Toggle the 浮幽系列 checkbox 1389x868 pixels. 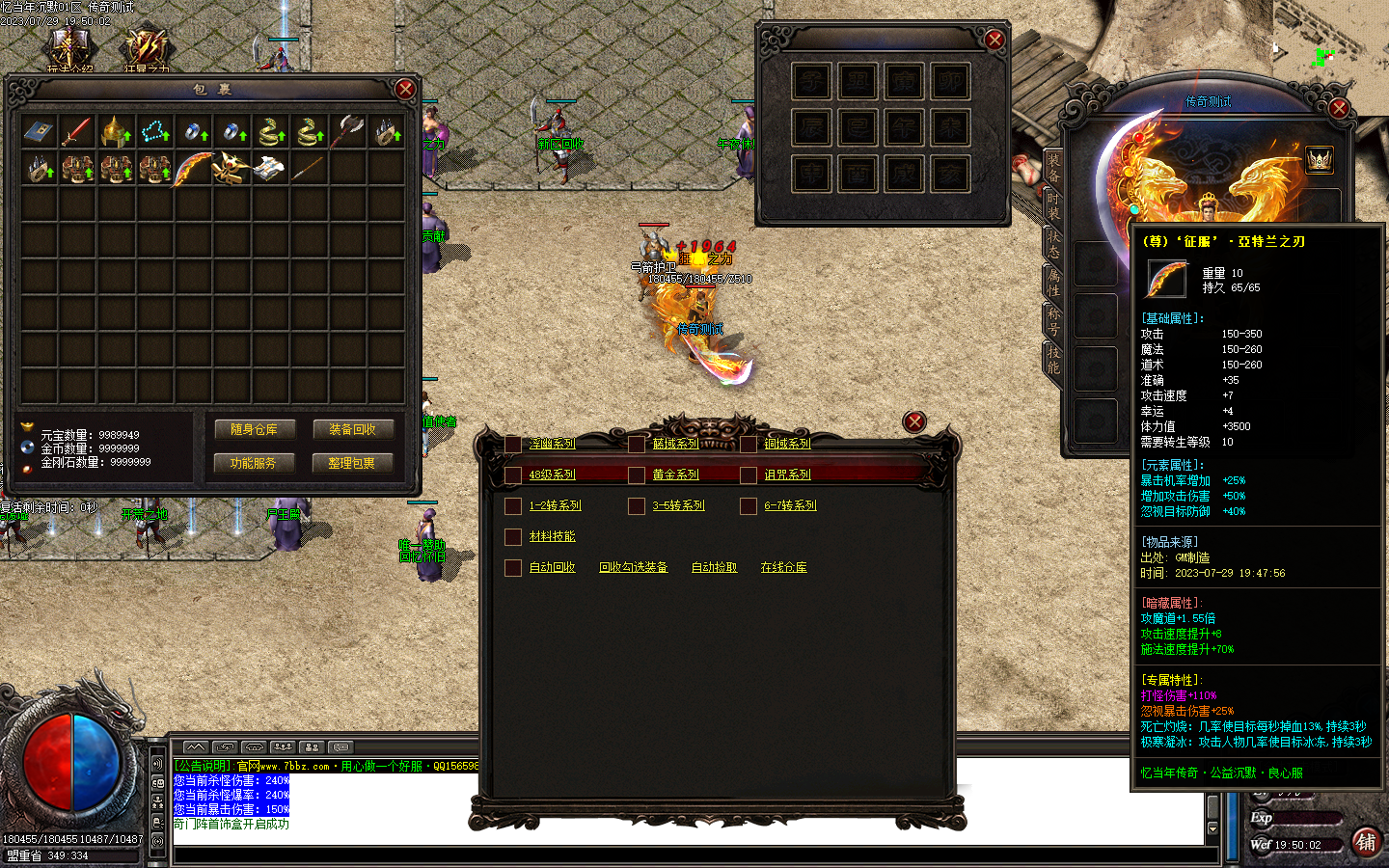(513, 444)
